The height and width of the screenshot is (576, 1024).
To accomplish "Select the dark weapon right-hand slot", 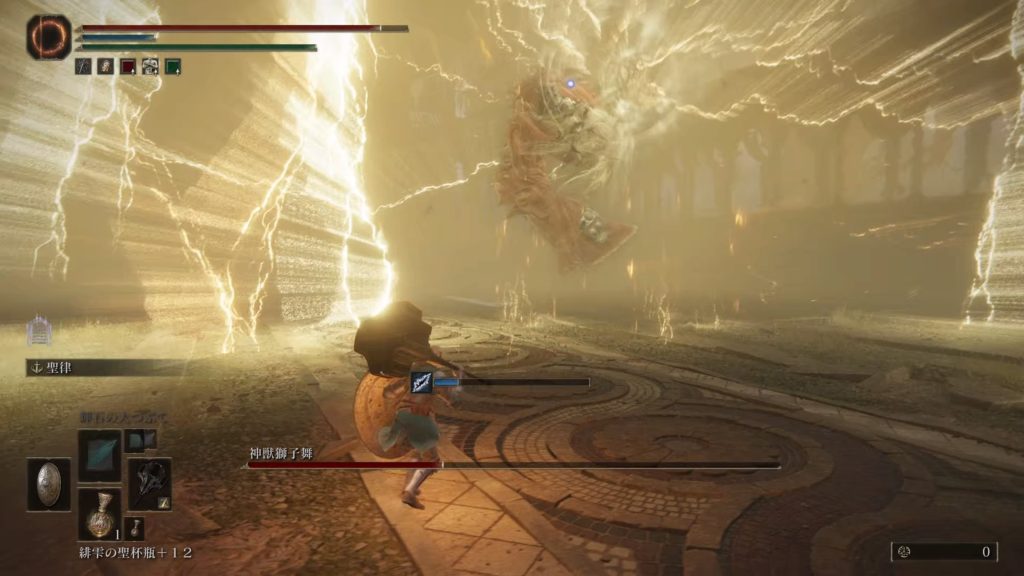I will (149, 484).
